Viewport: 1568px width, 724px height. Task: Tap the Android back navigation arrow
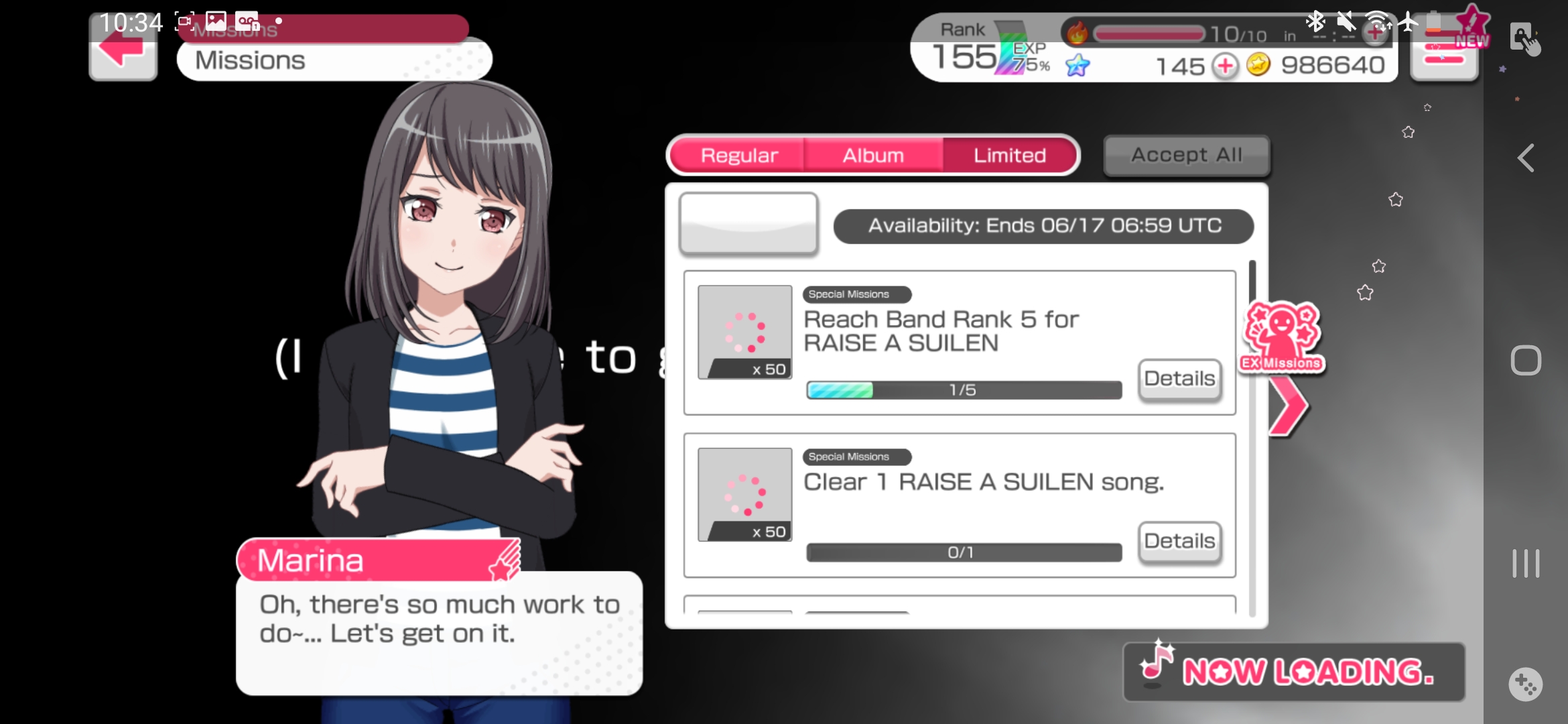pyautogui.click(x=1526, y=159)
